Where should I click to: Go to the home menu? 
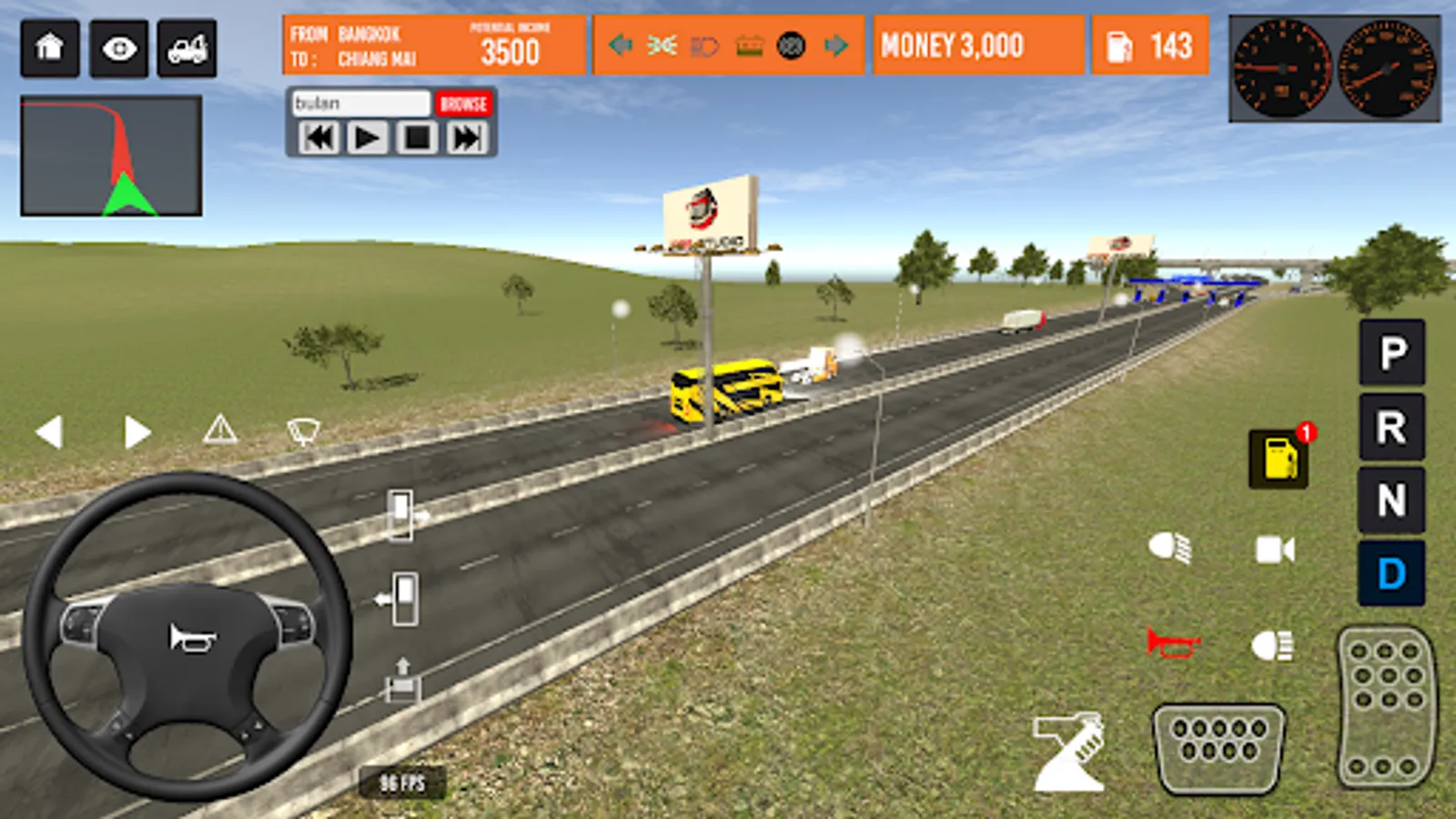pyautogui.click(x=50, y=47)
